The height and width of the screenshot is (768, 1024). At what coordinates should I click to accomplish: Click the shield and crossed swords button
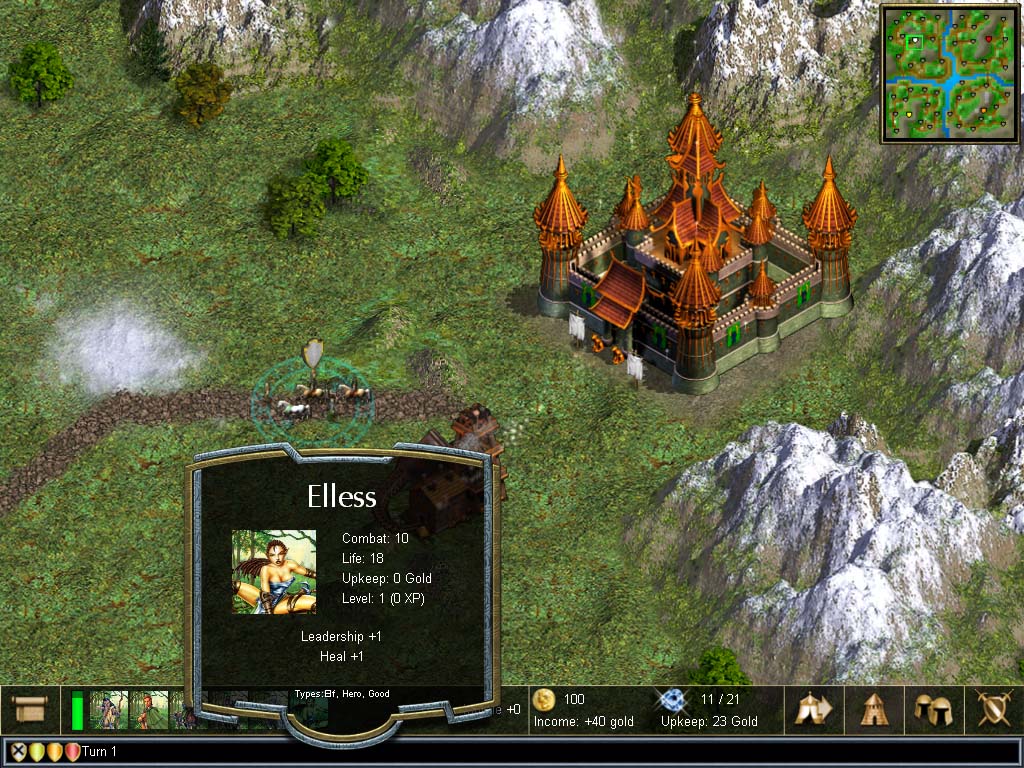tap(992, 709)
